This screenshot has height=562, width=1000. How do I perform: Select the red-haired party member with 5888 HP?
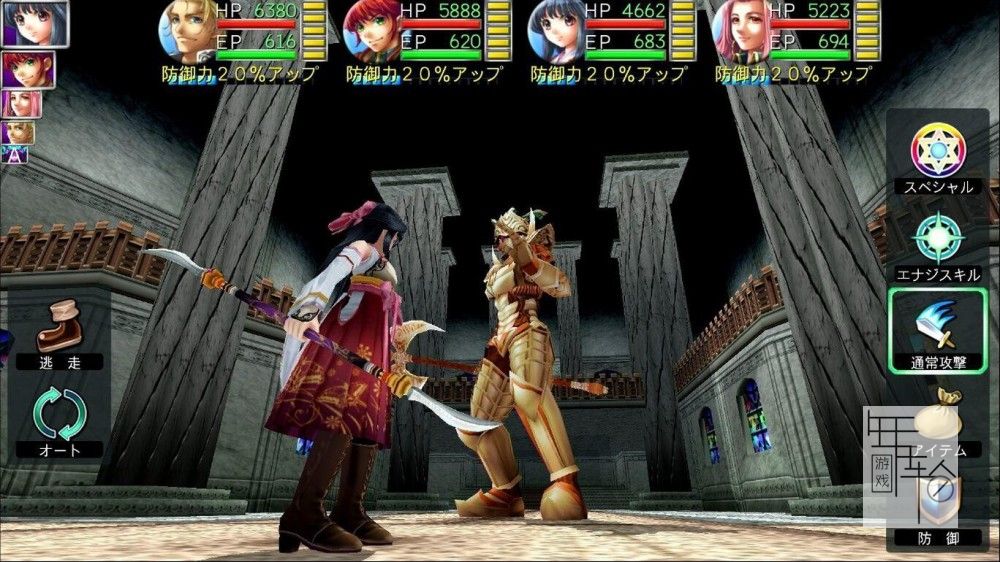(370, 33)
